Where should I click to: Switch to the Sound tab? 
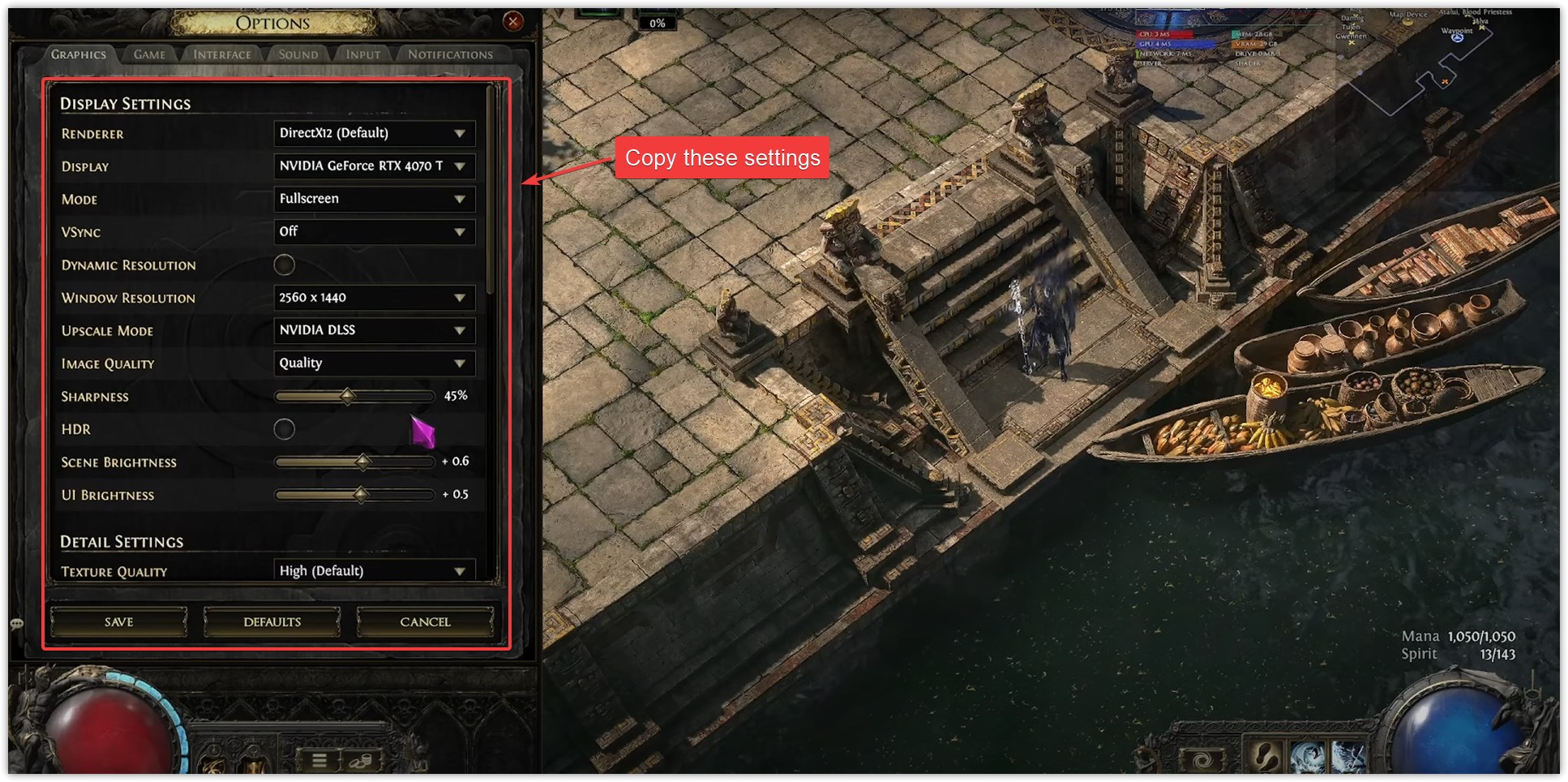pos(298,54)
